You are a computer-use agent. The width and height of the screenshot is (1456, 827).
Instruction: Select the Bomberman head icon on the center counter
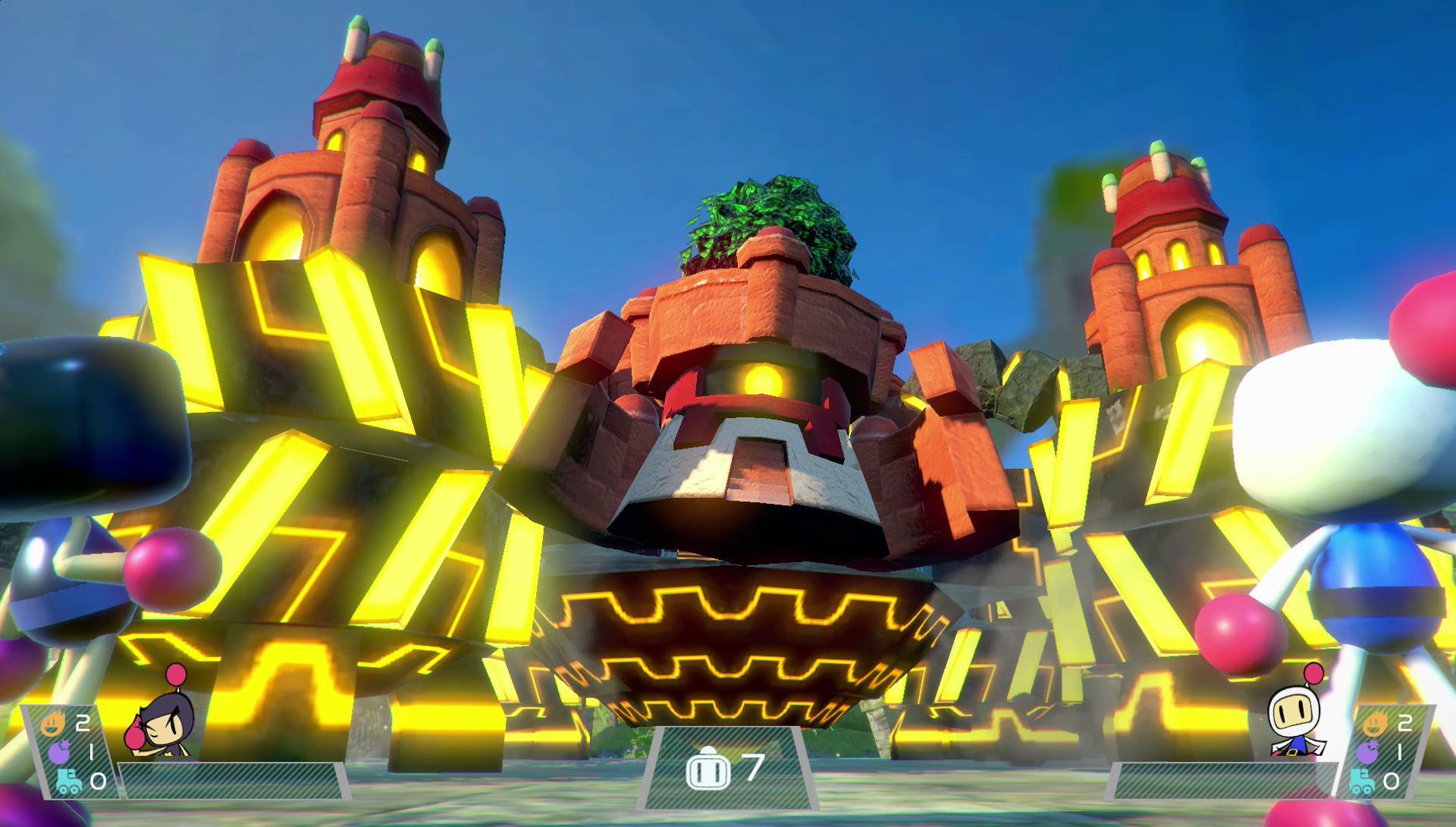pyautogui.click(x=709, y=768)
